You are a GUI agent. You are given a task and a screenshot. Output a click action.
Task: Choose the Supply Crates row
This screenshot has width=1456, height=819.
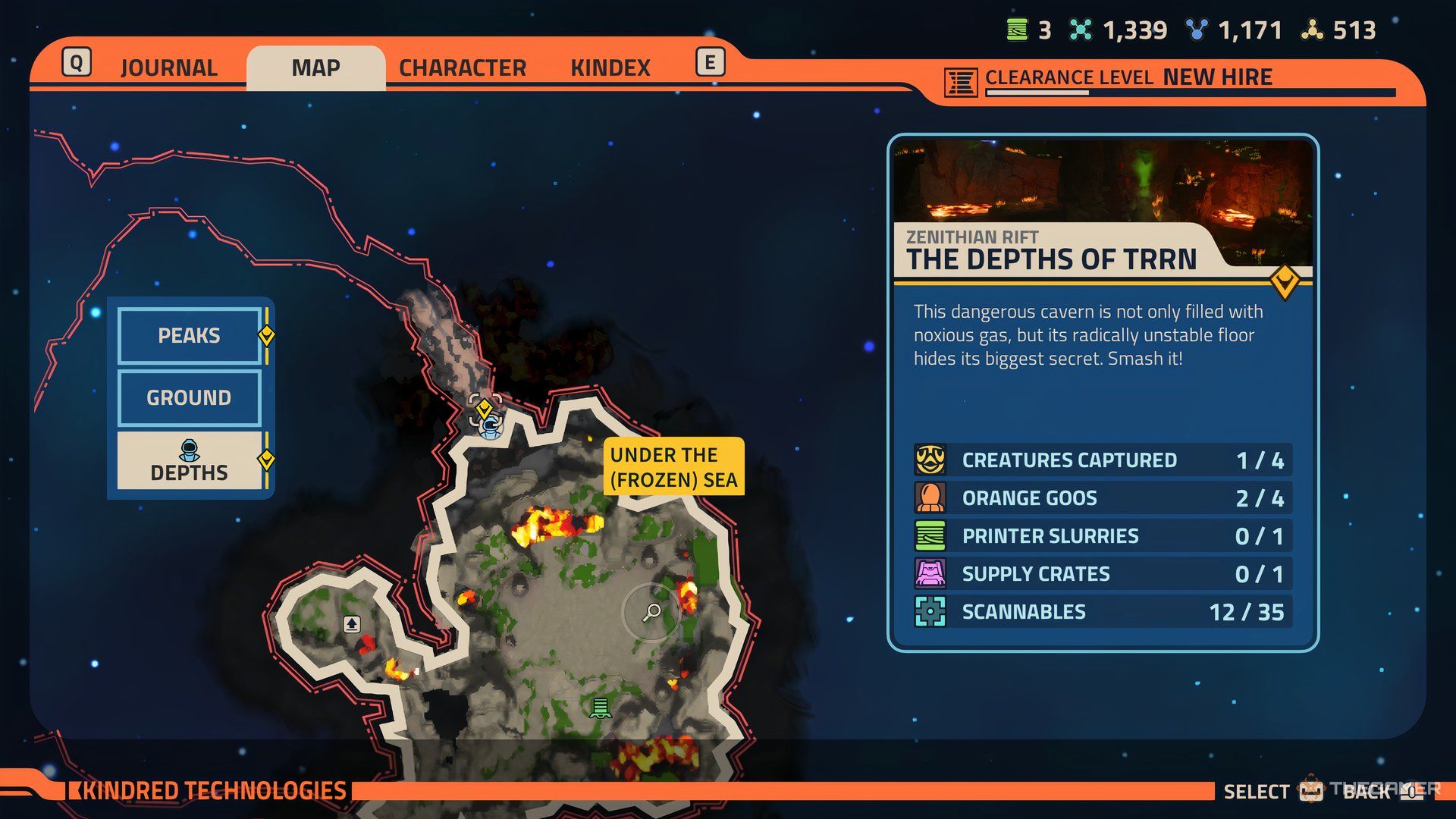click(1103, 574)
